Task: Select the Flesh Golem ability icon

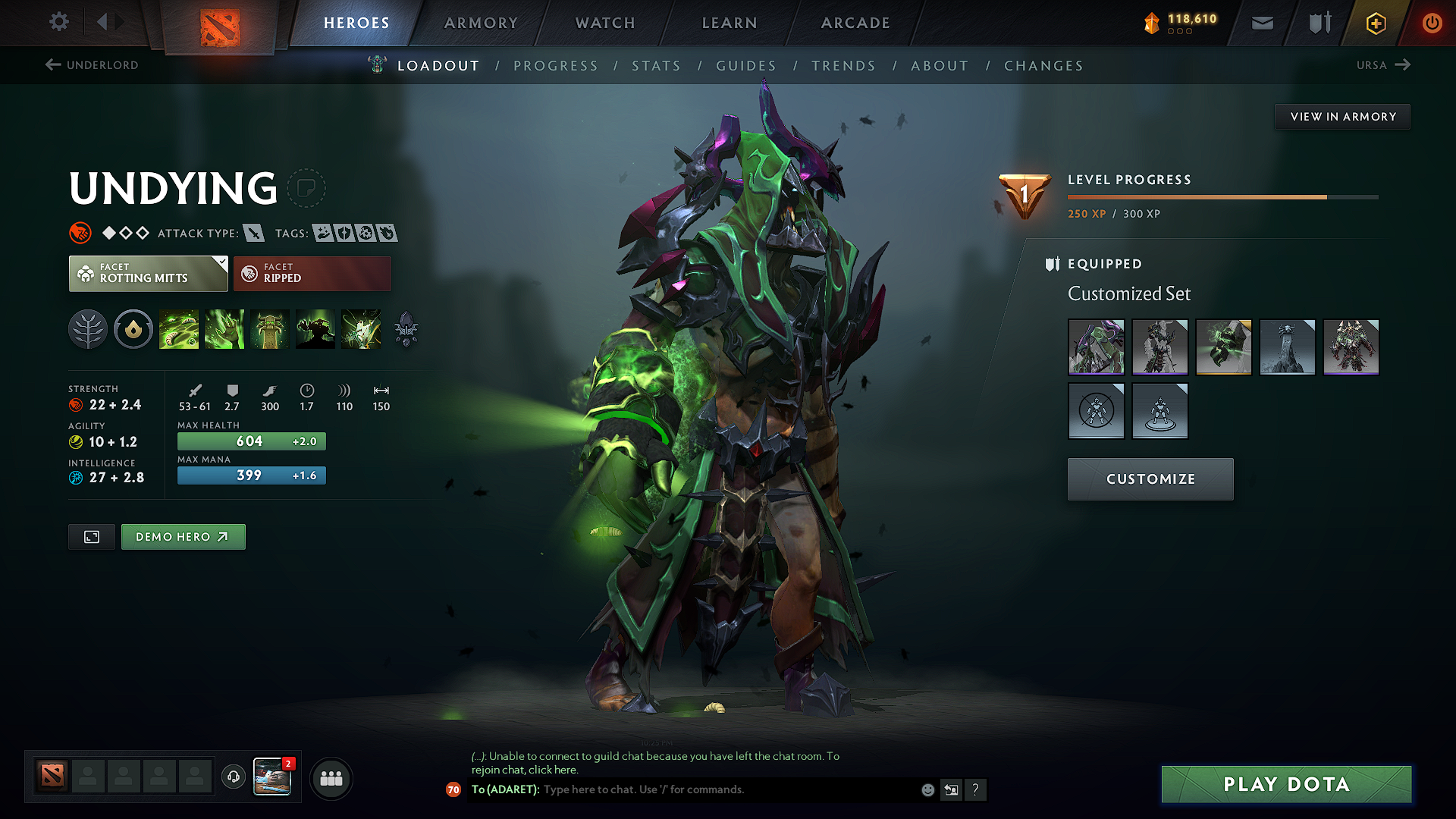Action: pos(315,329)
